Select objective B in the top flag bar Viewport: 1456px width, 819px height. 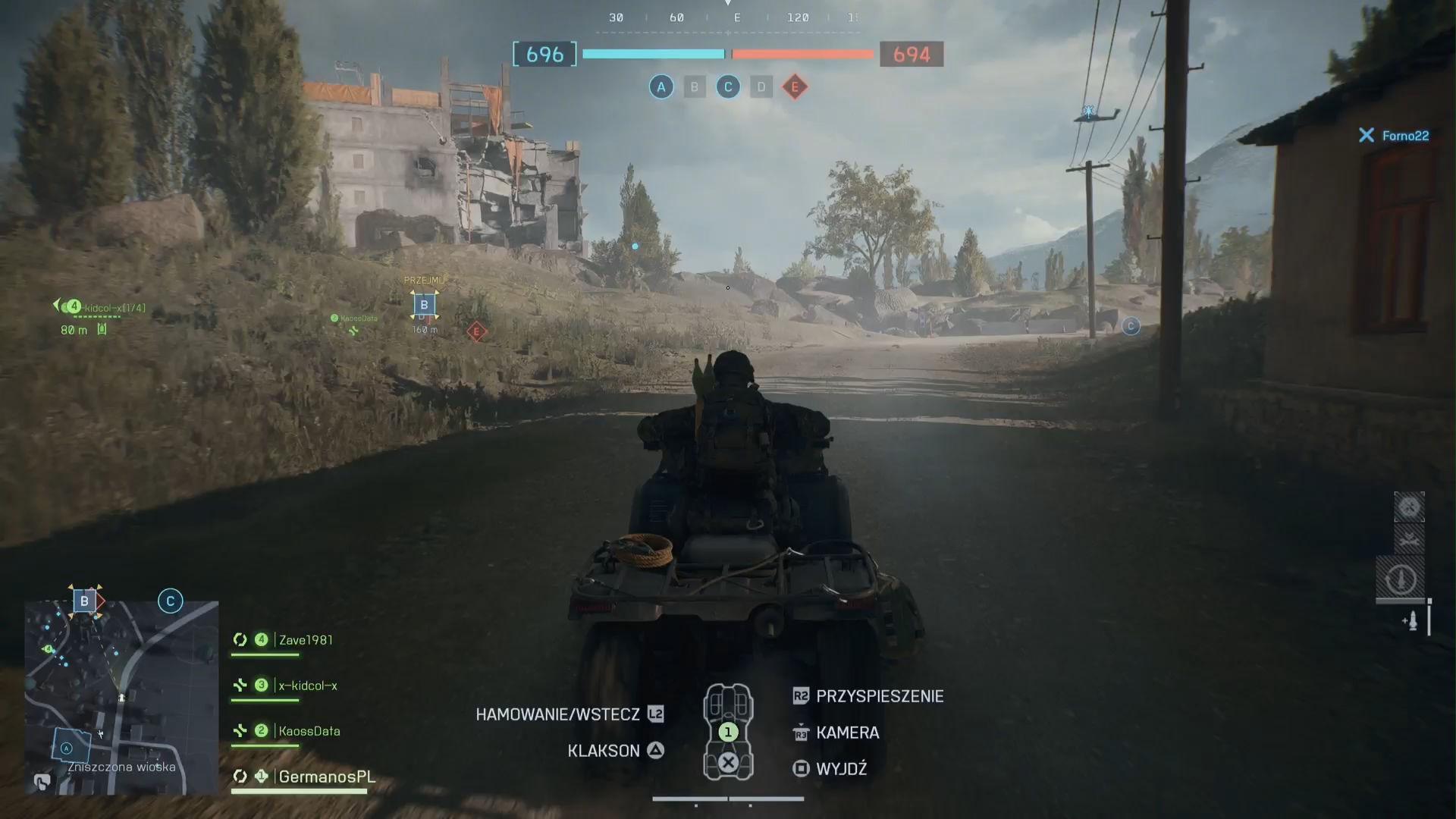click(x=695, y=87)
